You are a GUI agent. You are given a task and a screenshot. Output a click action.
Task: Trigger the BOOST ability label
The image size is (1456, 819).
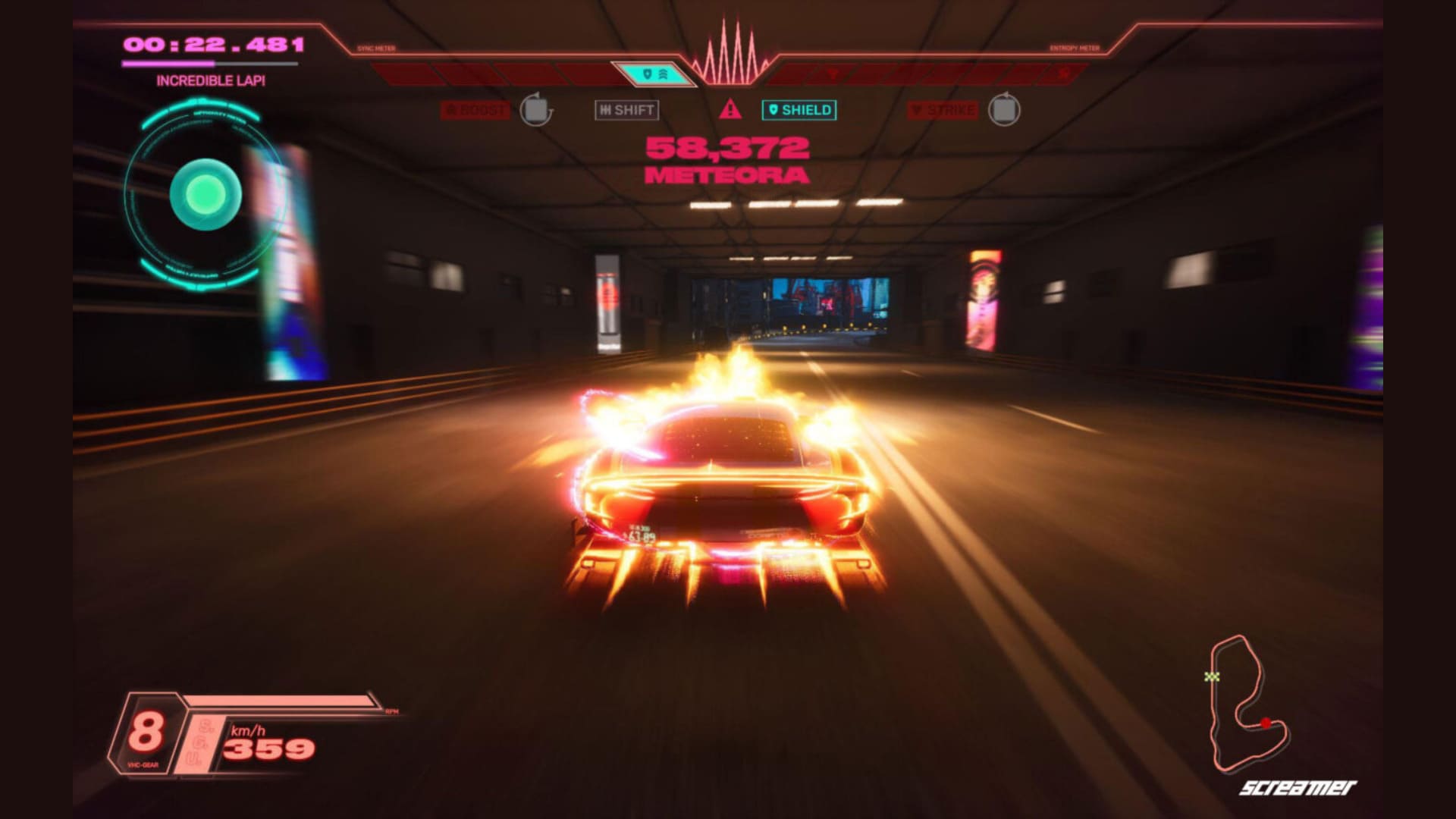(475, 110)
